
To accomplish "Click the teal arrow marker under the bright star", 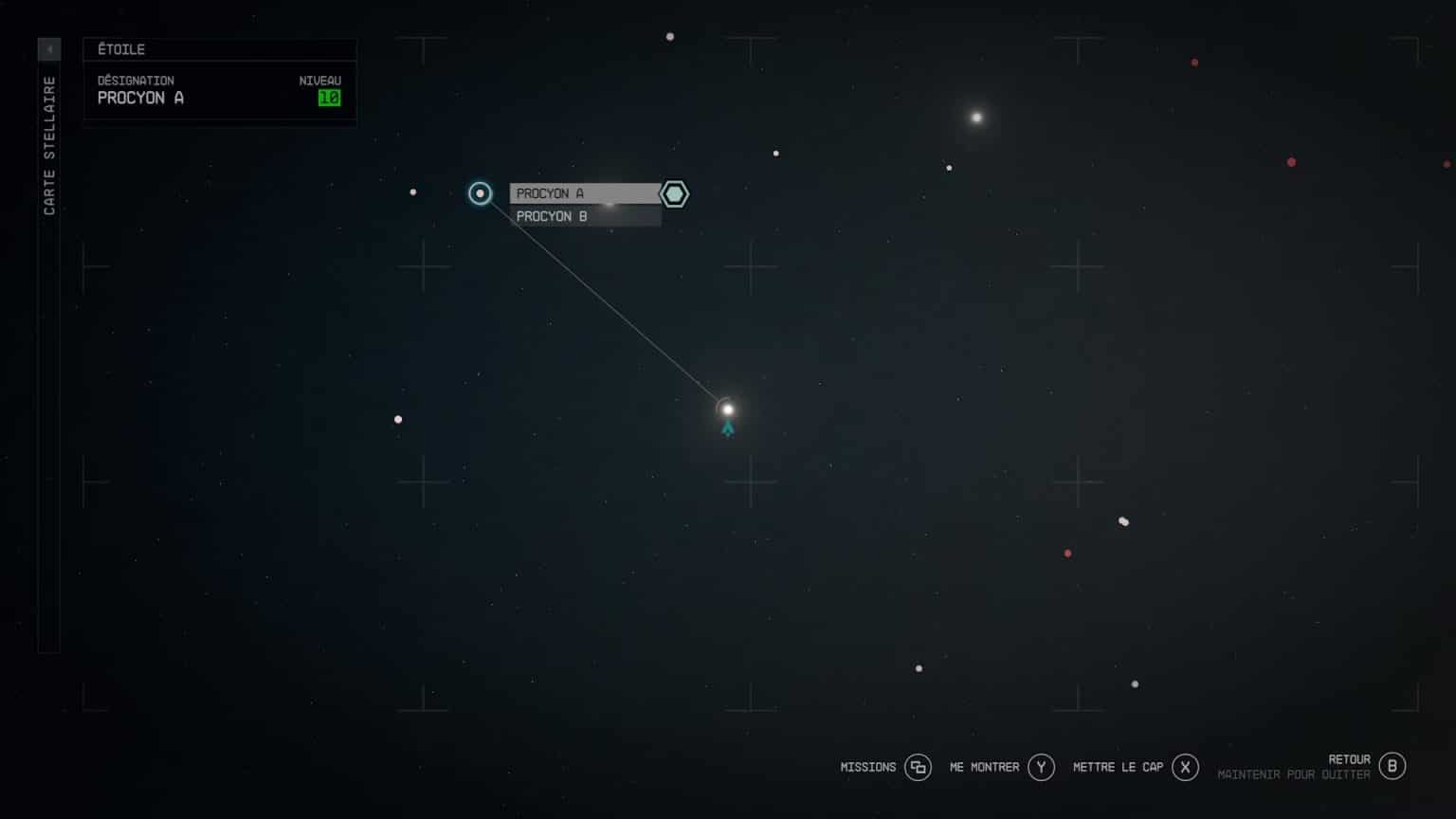I will 727,428.
